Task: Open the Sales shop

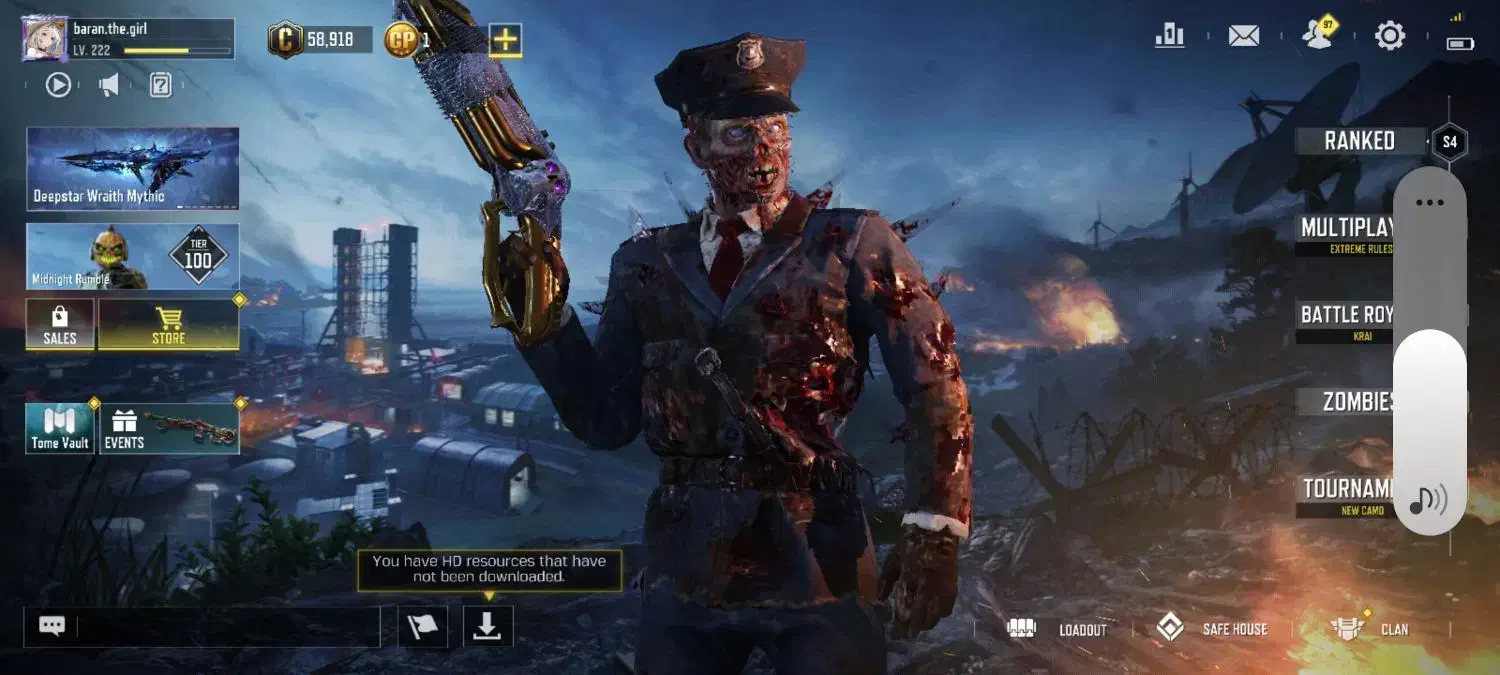Action: click(x=60, y=325)
